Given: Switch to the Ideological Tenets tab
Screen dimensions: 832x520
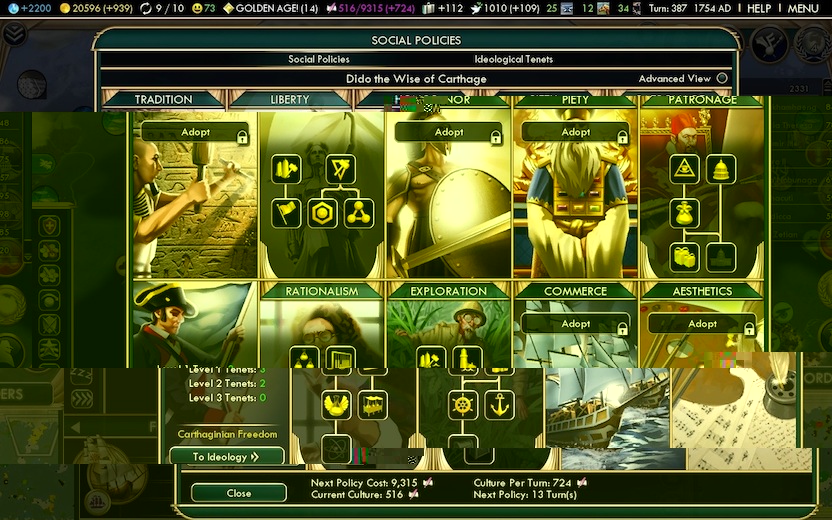Looking at the screenshot, I should tap(513, 59).
